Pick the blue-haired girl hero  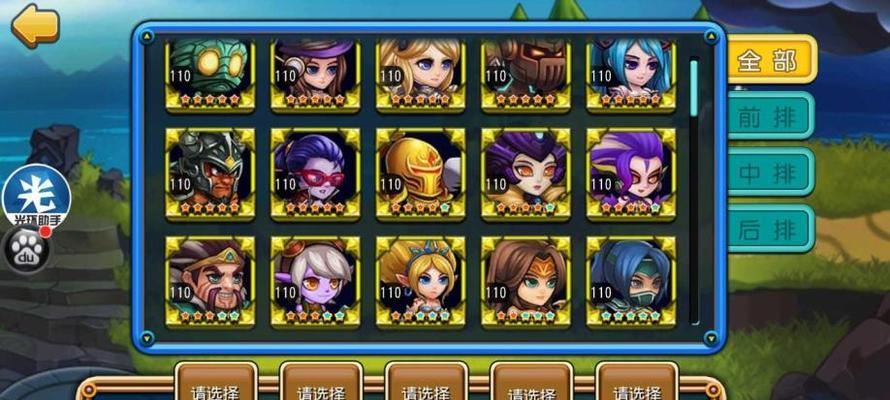click(x=630, y=72)
